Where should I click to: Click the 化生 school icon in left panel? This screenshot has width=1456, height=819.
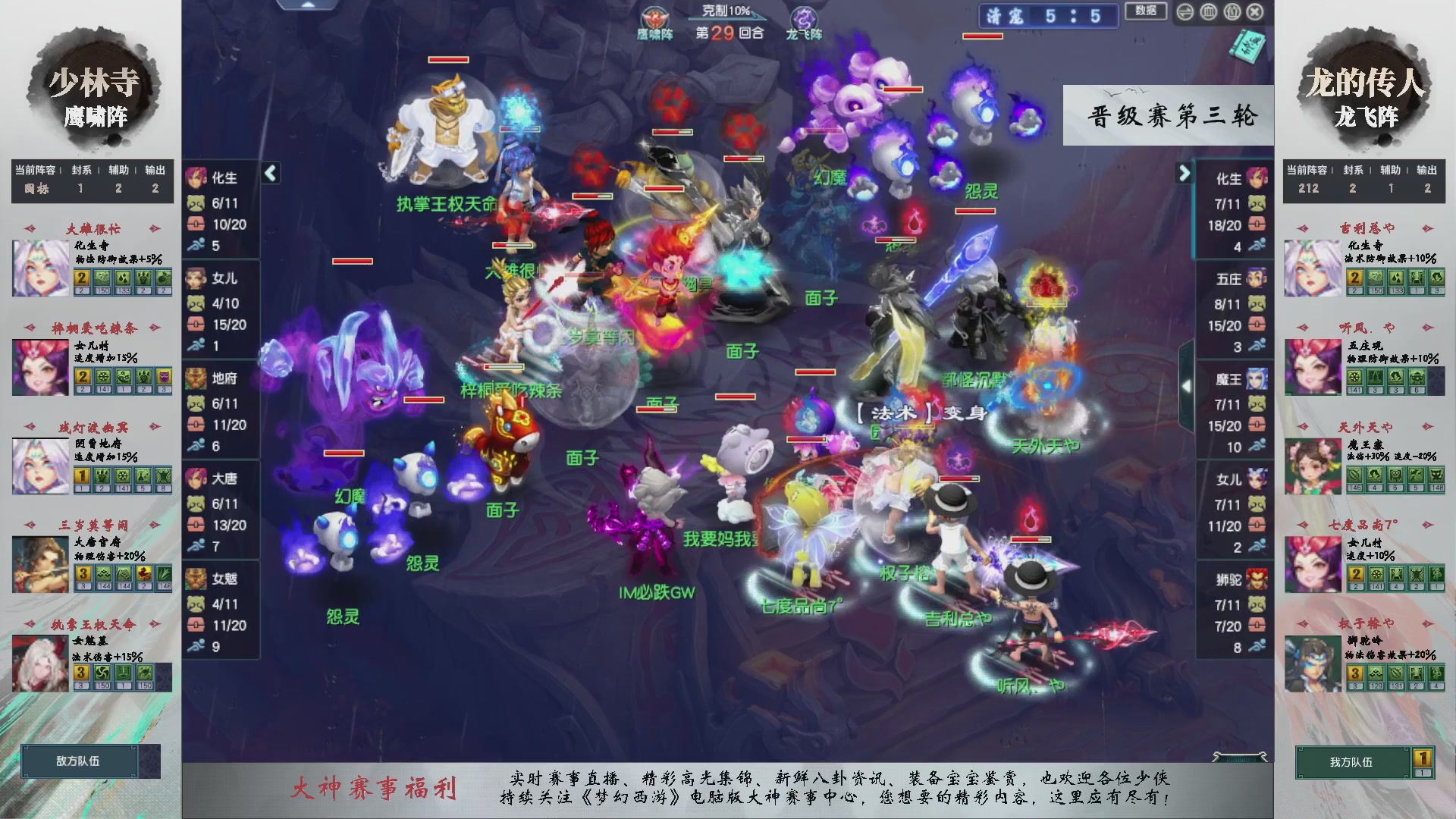(196, 177)
